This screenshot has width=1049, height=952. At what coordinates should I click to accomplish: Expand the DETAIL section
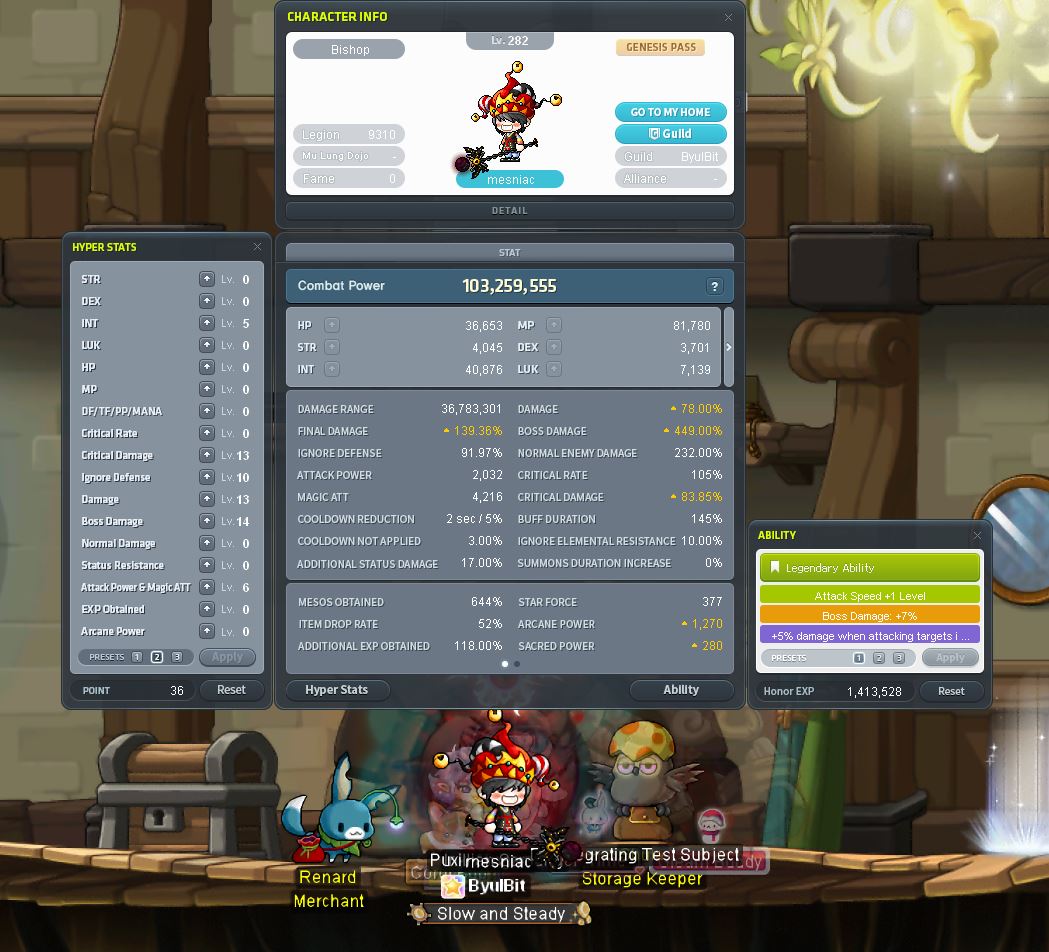509,211
